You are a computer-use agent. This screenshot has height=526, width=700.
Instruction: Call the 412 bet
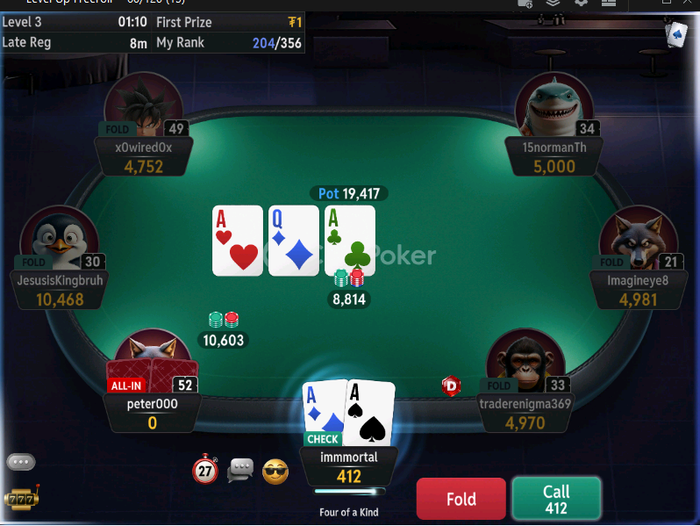coord(556,498)
